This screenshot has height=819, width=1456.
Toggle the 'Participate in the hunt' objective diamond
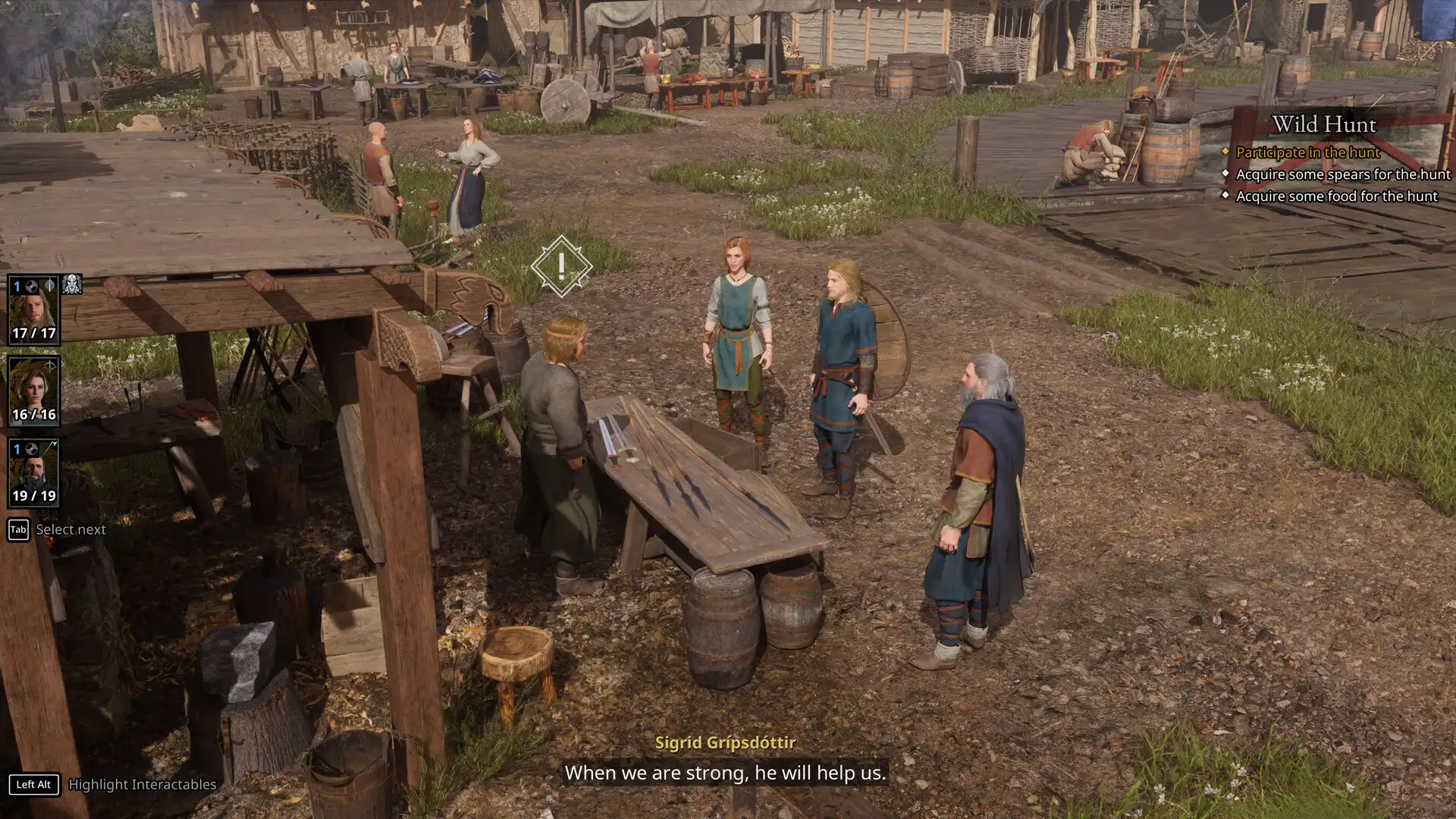(x=1227, y=152)
